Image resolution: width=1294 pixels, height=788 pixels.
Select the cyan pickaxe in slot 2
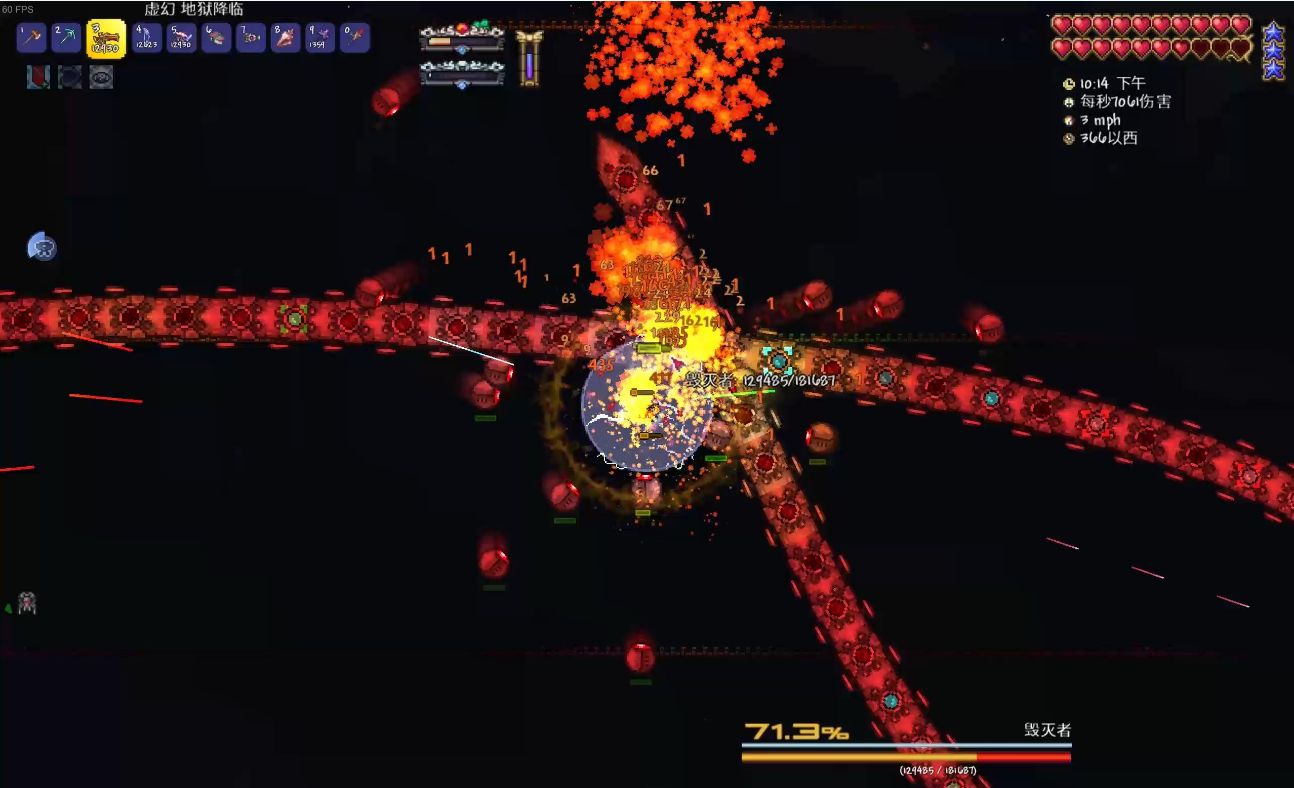point(67,38)
